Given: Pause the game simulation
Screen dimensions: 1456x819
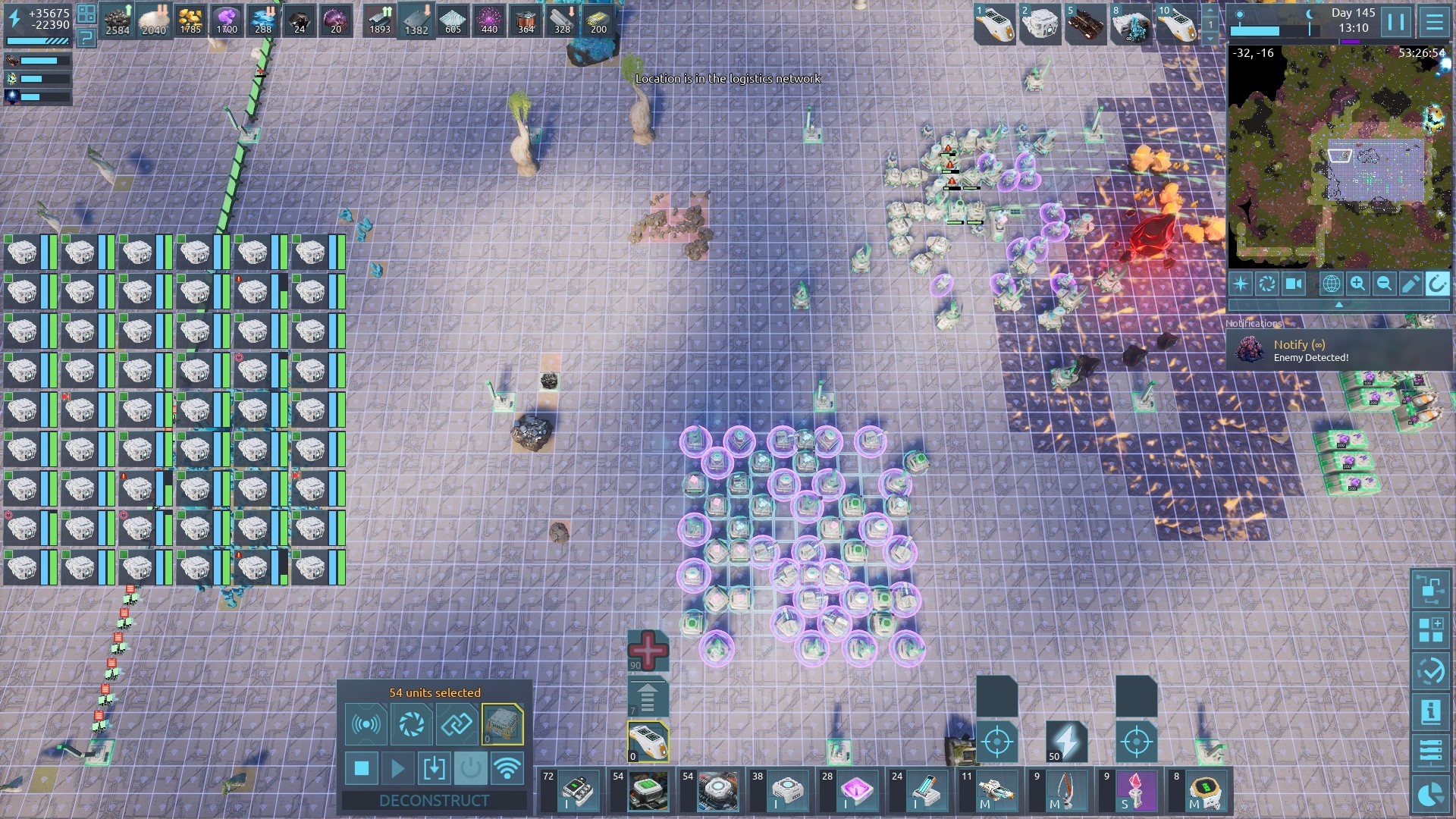Looking at the screenshot, I should point(1396,22).
